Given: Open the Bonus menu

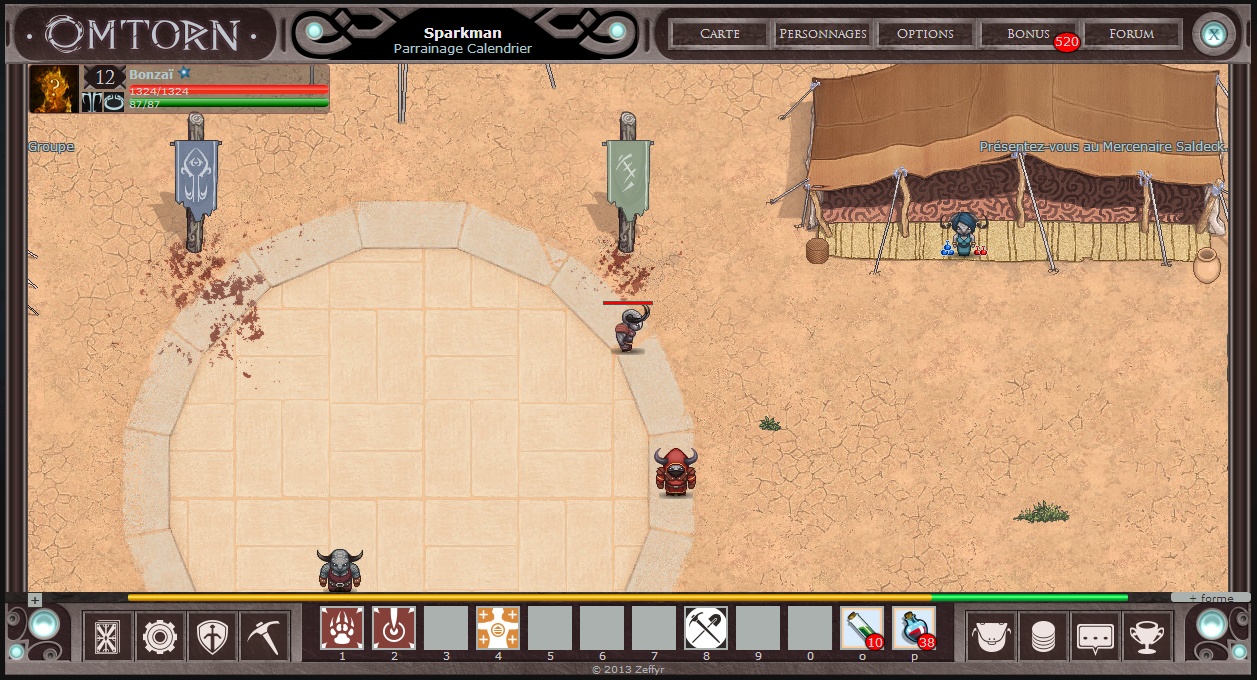Looking at the screenshot, I should pyautogui.click(x=1028, y=33).
